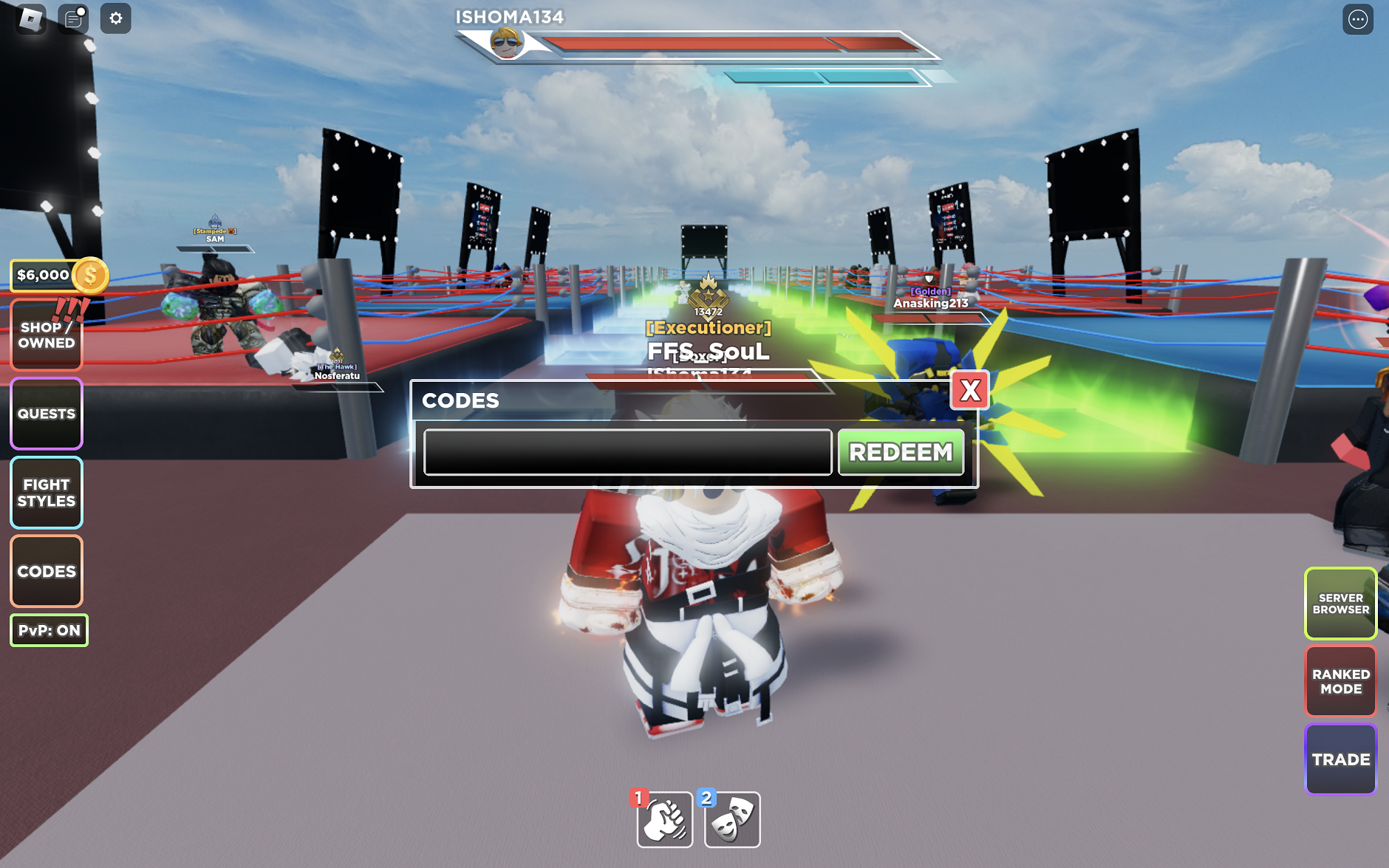Toggle the CODES panel closed via sidebar button
Viewport: 1389px width, 868px height.
[46, 571]
